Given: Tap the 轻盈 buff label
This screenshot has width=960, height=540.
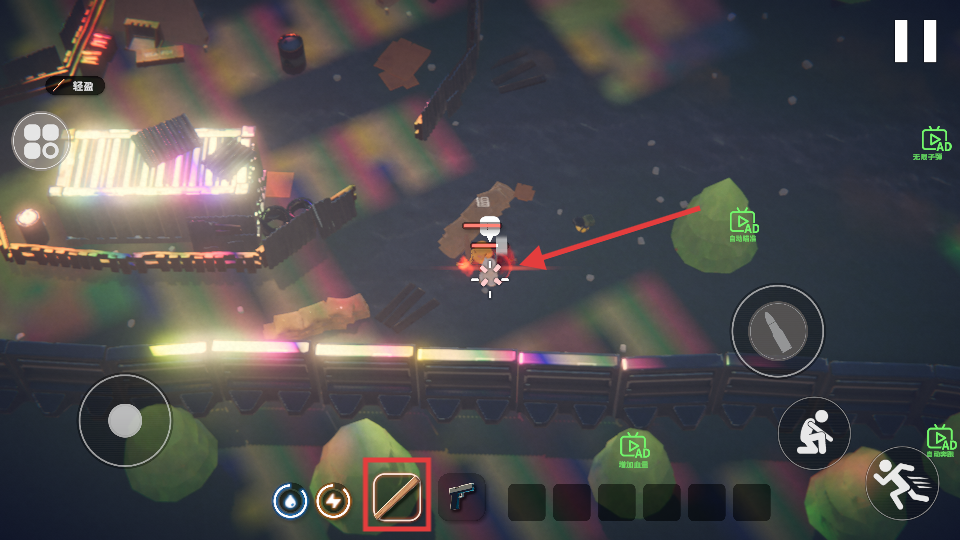Looking at the screenshot, I should point(75,86).
